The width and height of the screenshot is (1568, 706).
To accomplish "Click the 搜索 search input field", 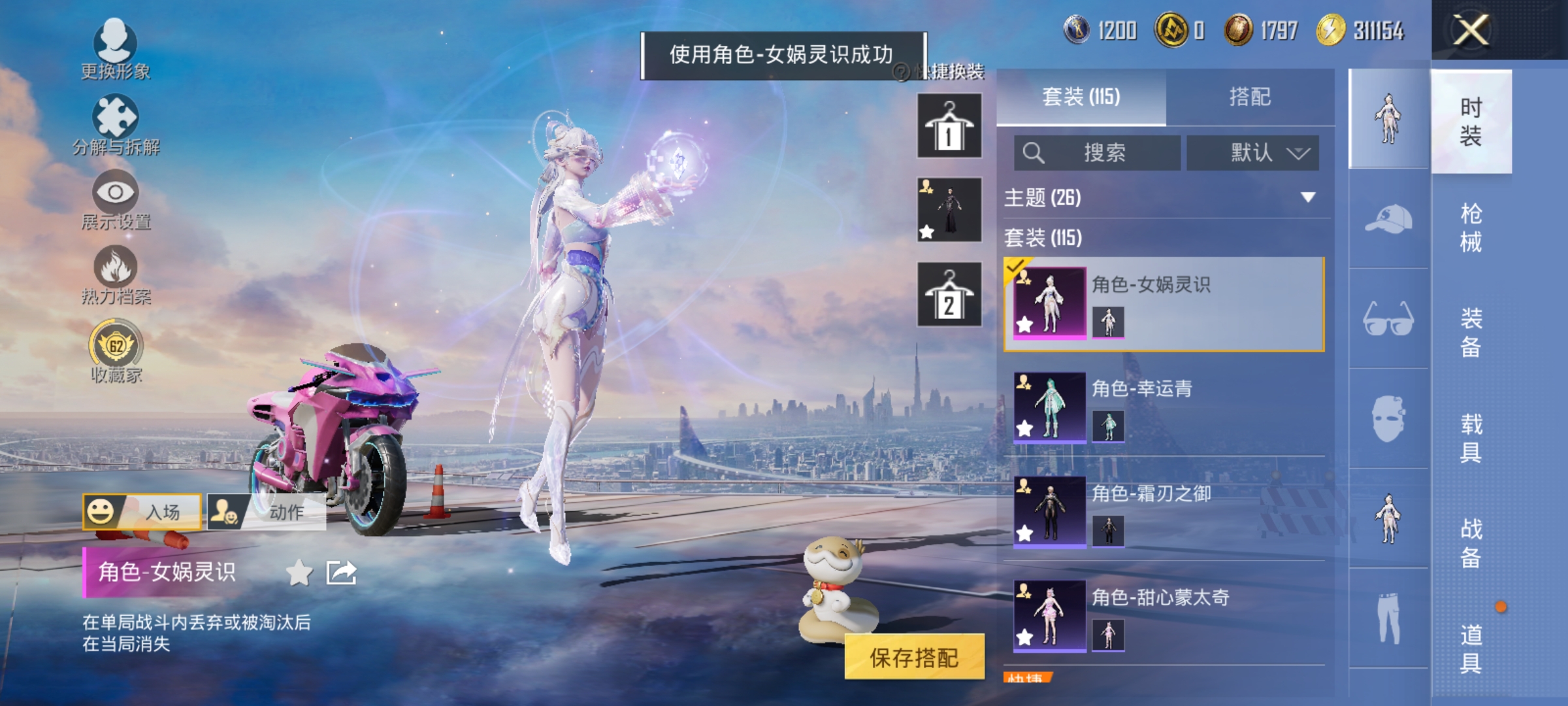I will point(1098,153).
